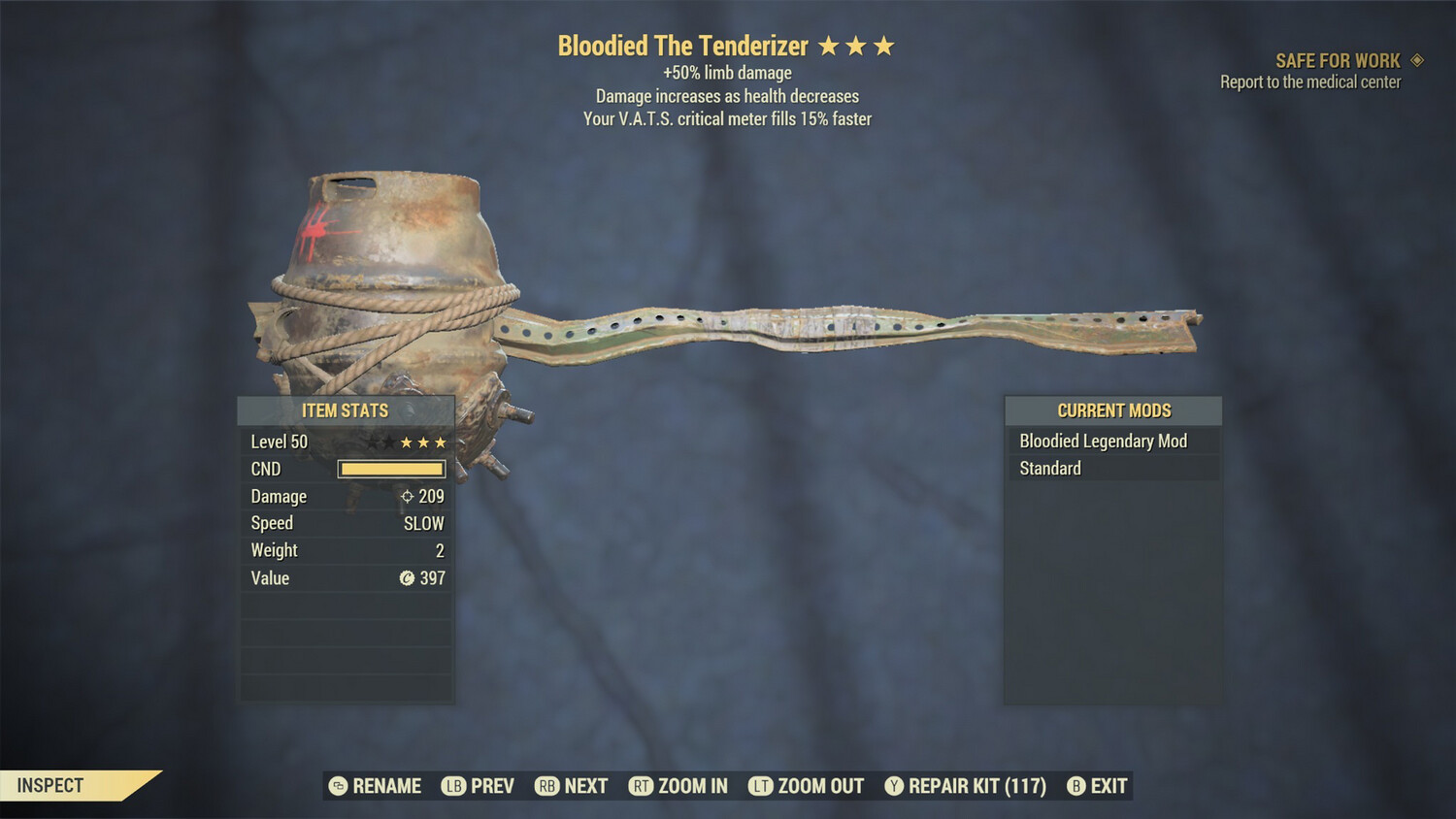This screenshot has width=1456, height=819.
Task: Click the Report to the medical center text
Action: tap(1308, 82)
